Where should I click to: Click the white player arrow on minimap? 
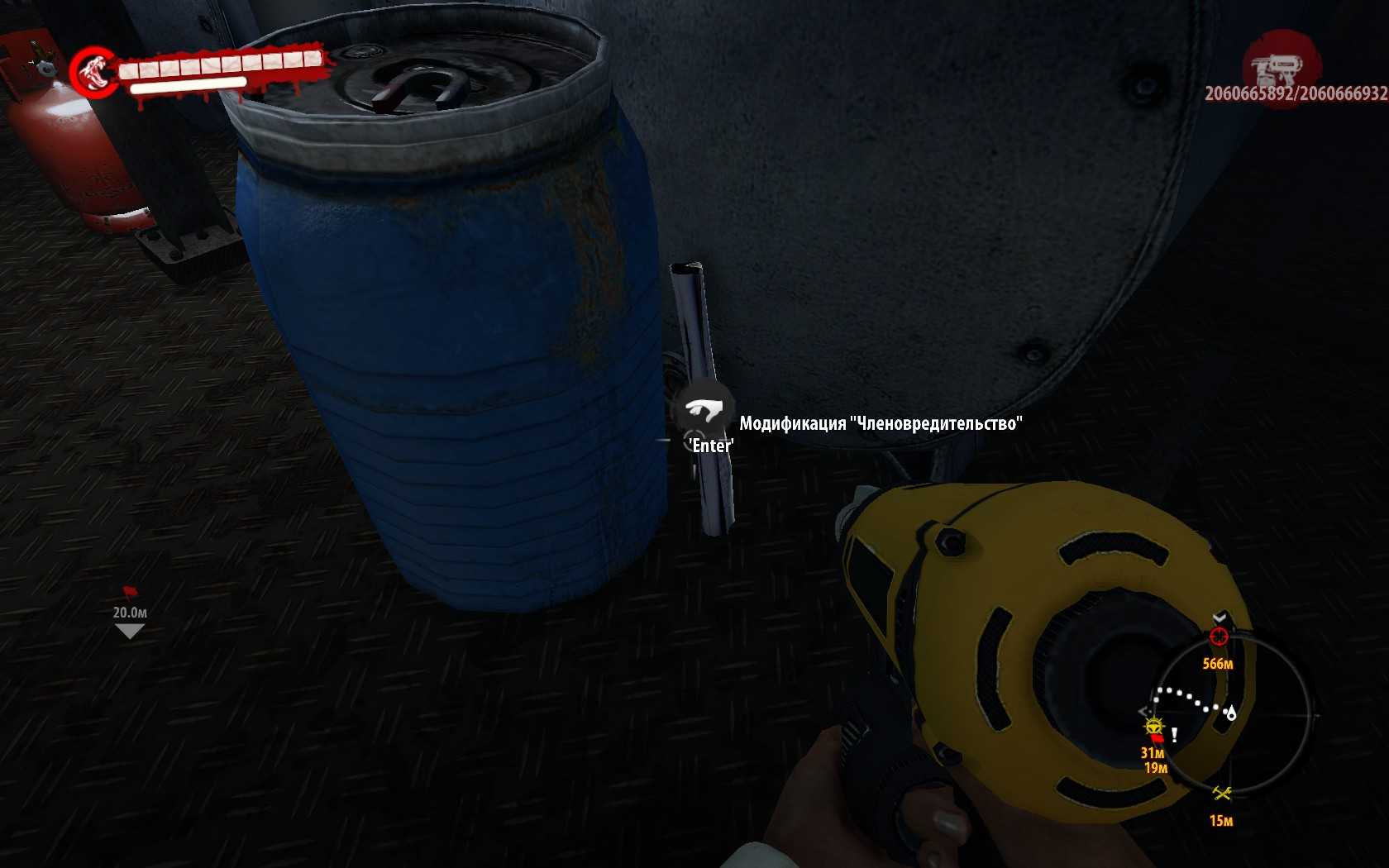point(1231,713)
